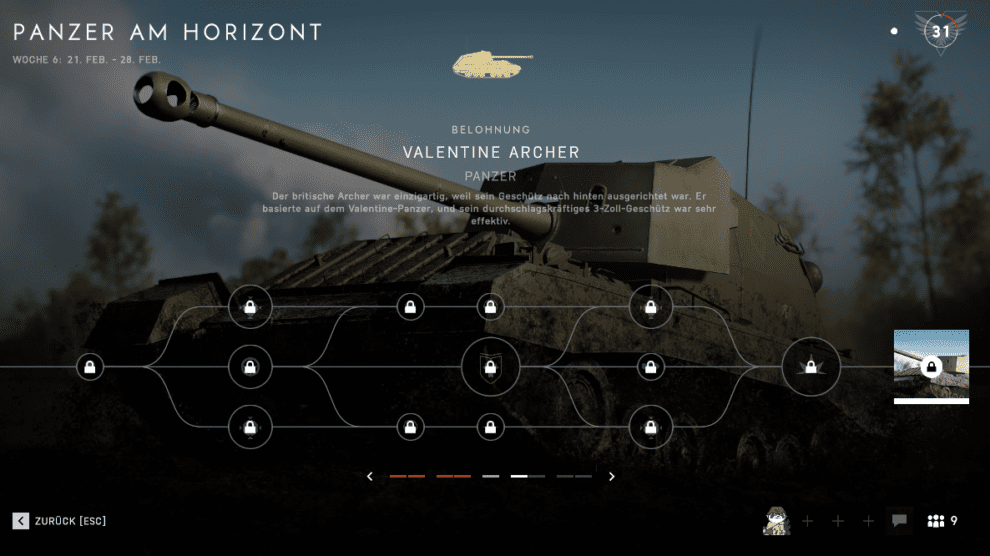Select the large final node before the reward
990x556 pixels.
click(810, 367)
